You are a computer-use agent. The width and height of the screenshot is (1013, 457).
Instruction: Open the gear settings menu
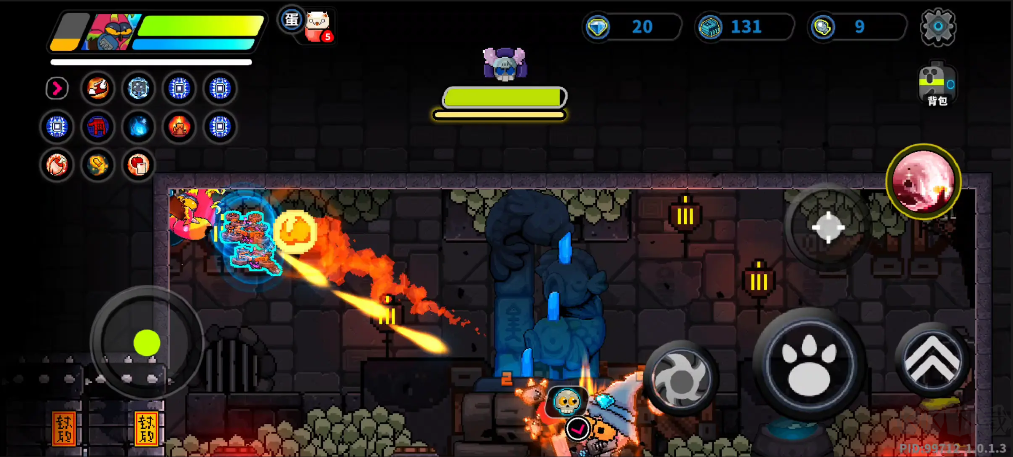[938, 26]
